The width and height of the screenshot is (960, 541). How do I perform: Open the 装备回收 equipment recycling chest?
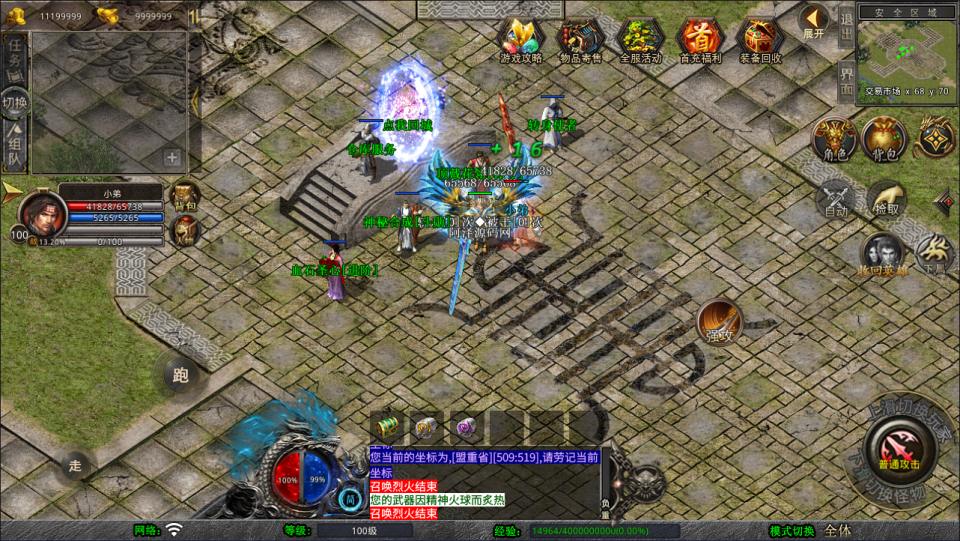pyautogui.click(x=759, y=40)
